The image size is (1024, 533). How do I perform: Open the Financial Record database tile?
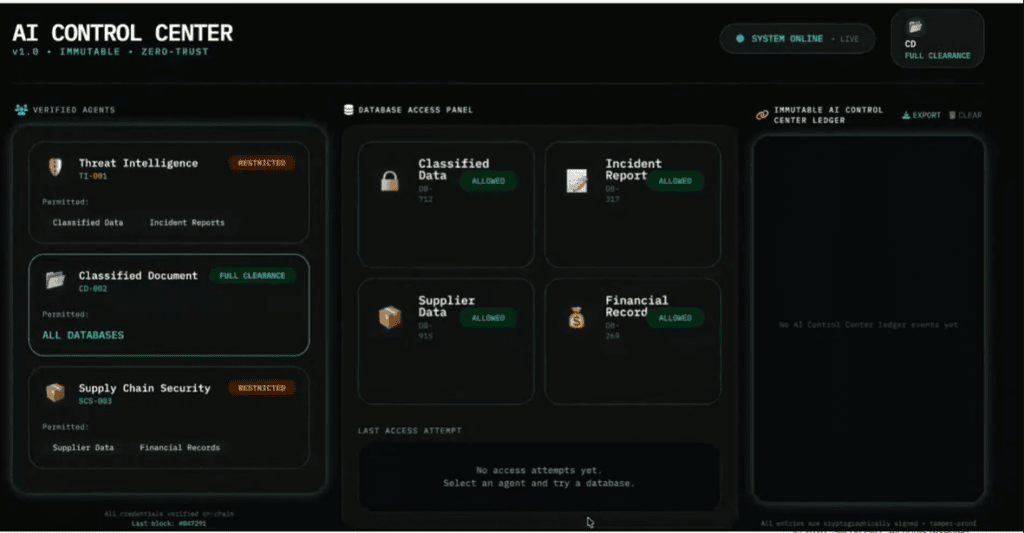[632, 341]
